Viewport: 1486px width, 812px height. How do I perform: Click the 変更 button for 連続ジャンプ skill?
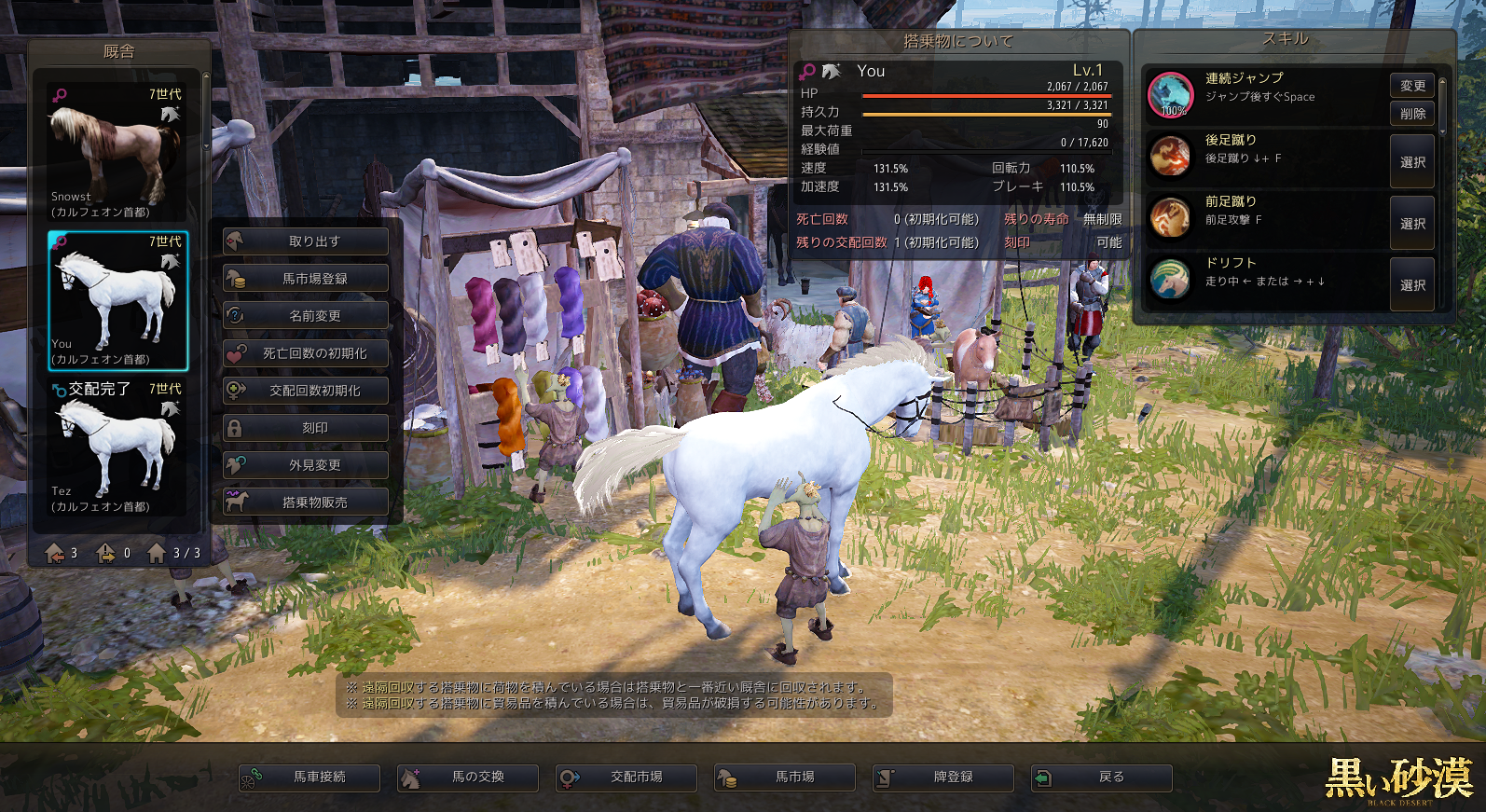(x=1412, y=86)
